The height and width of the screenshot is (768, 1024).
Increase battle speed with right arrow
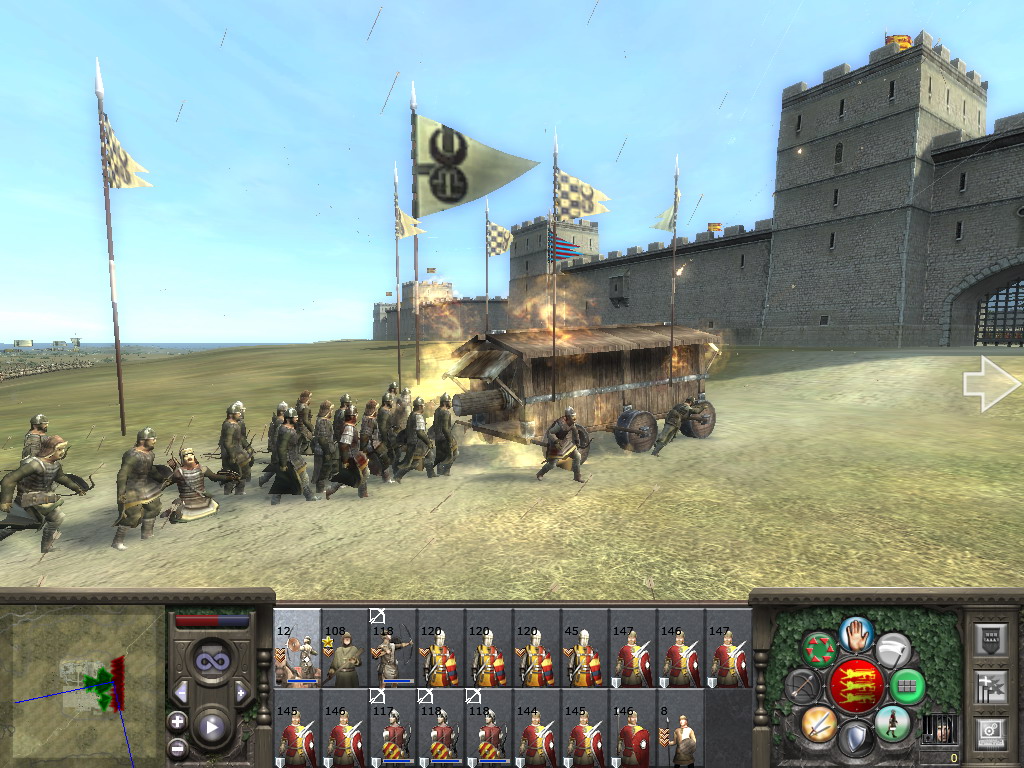click(x=241, y=692)
